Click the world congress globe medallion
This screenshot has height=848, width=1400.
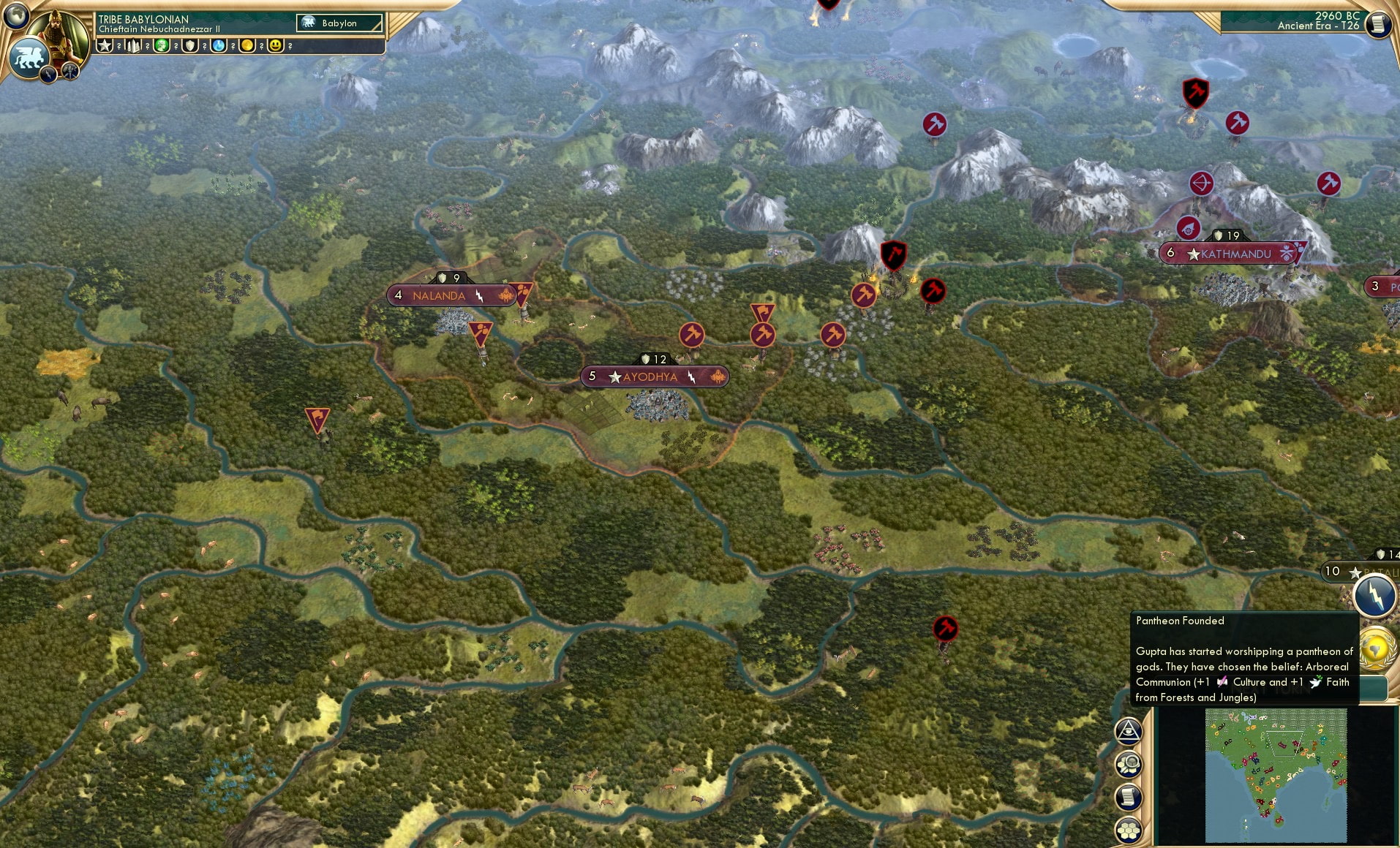(1374, 649)
